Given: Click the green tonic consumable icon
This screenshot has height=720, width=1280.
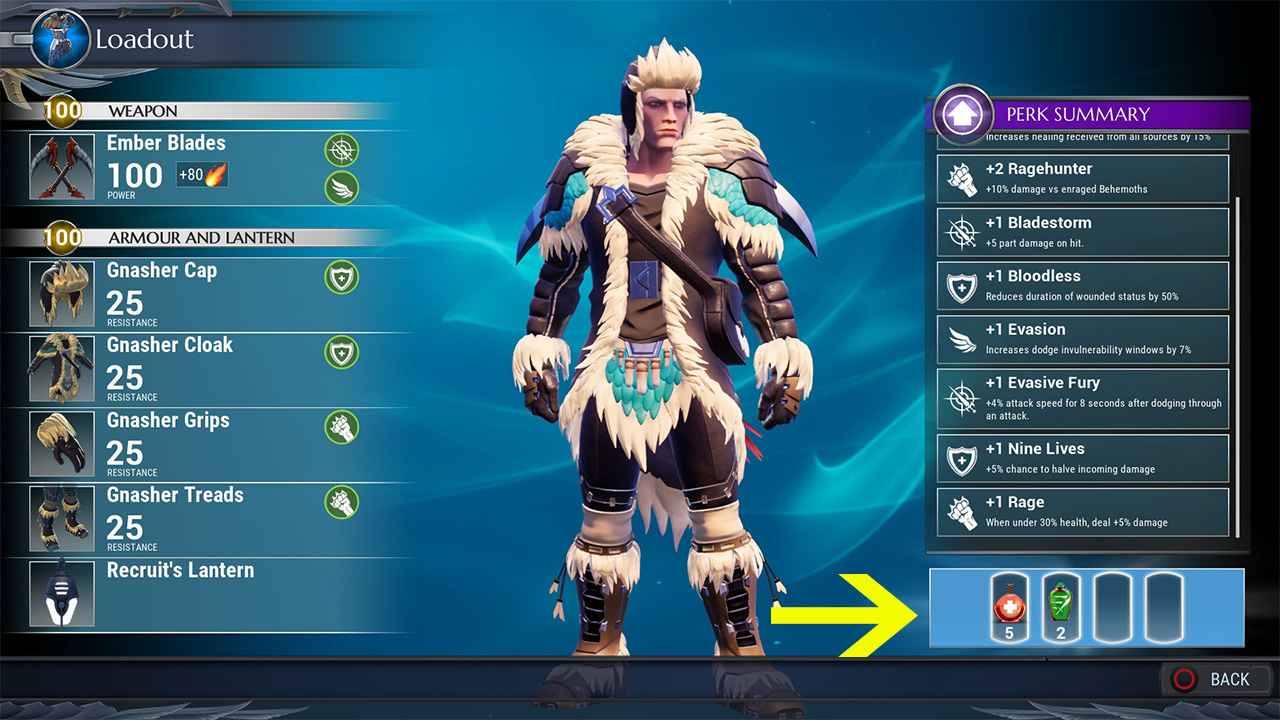Looking at the screenshot, I should pyautogui.click(x=1059, y=605).
